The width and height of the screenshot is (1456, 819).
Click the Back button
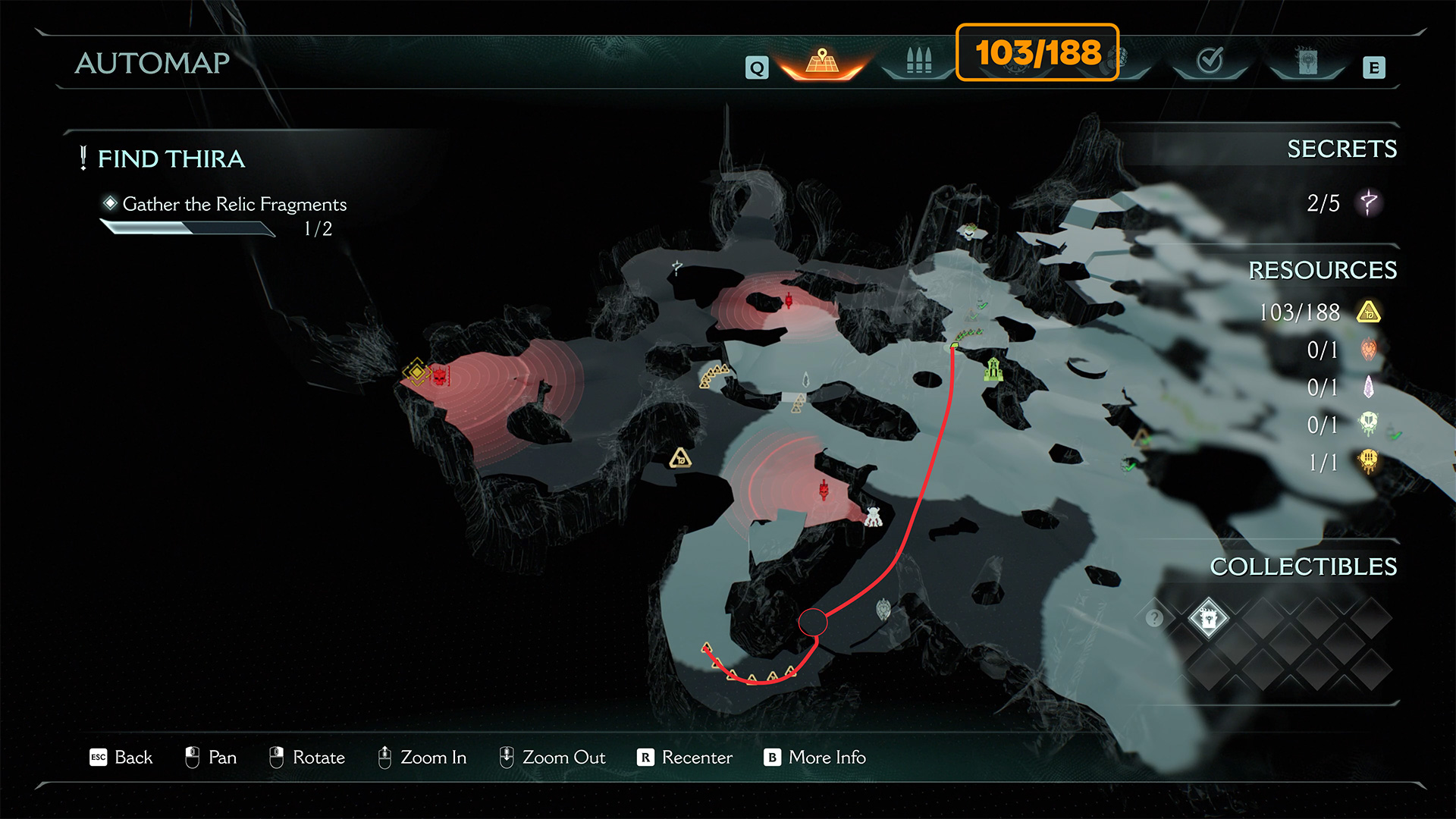121,758
